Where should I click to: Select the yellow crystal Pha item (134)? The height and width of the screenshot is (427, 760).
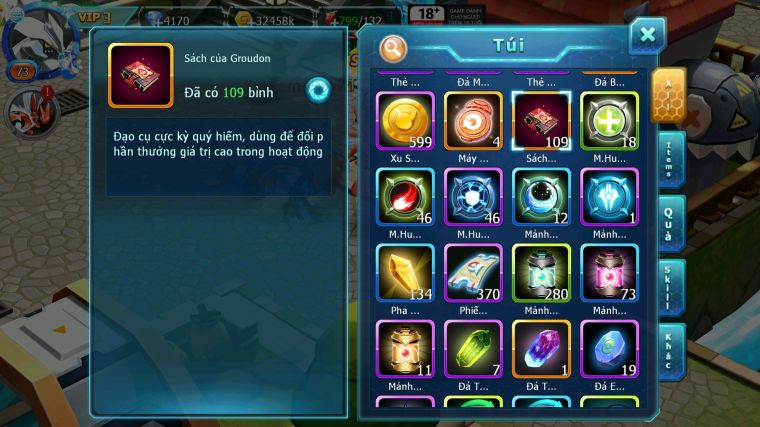click(405, 272)
